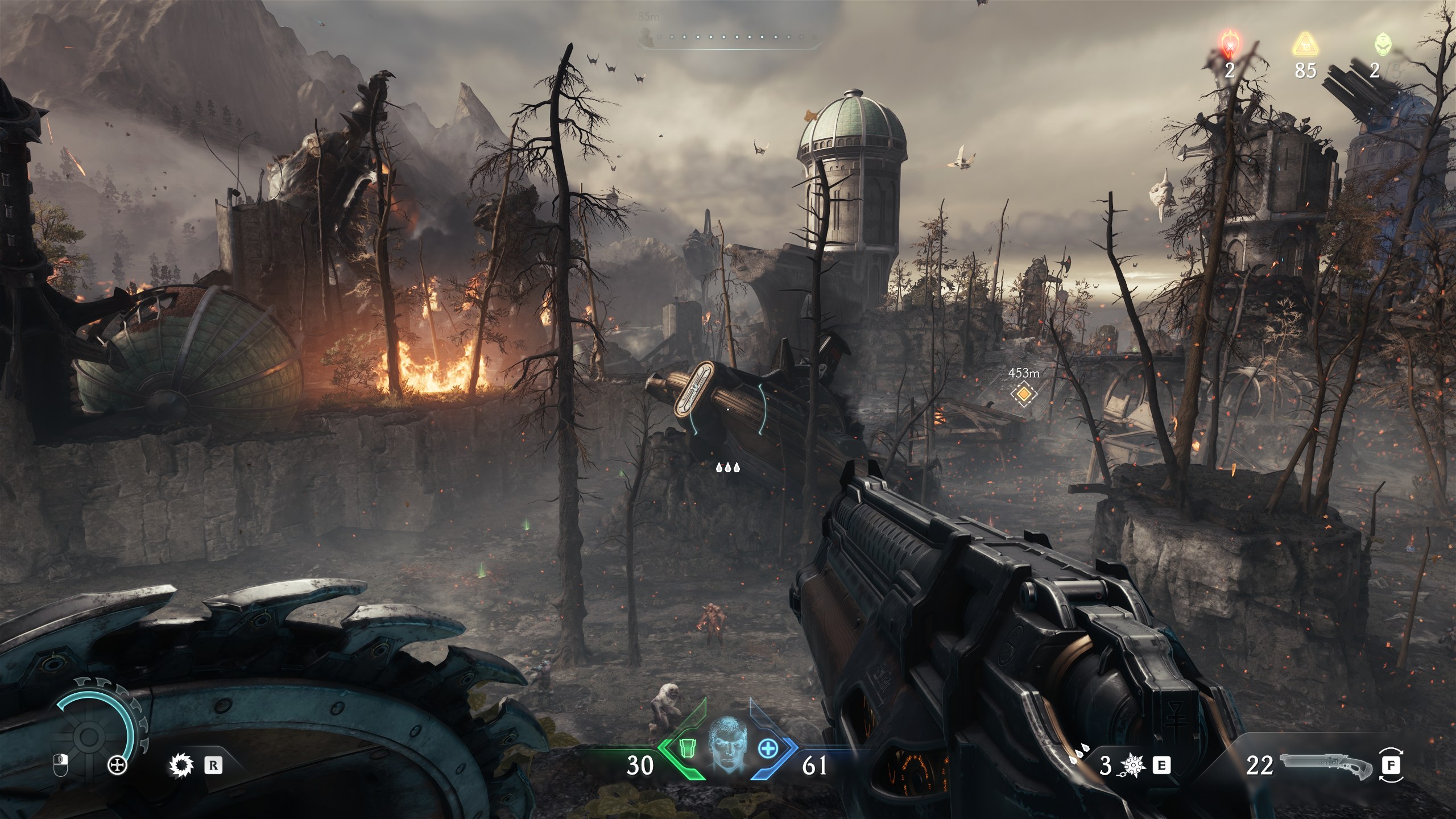Click the dotted compass bar
Screen dimensions: 1456x819
click(x=731, y=38)
